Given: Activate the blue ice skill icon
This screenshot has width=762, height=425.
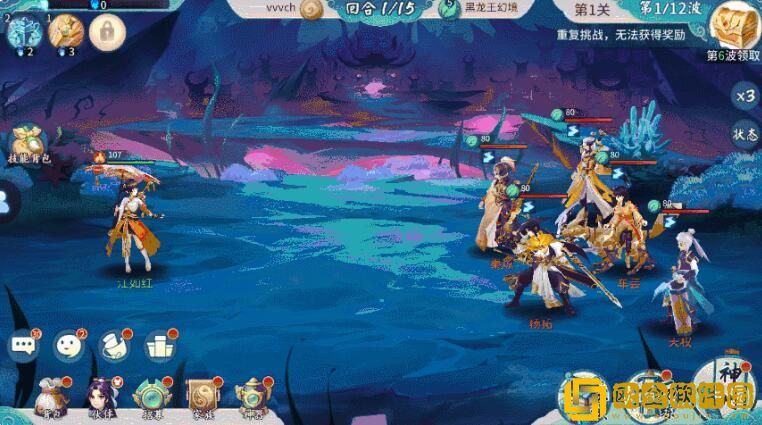Looking at the screenshot, I should (23, 32).
